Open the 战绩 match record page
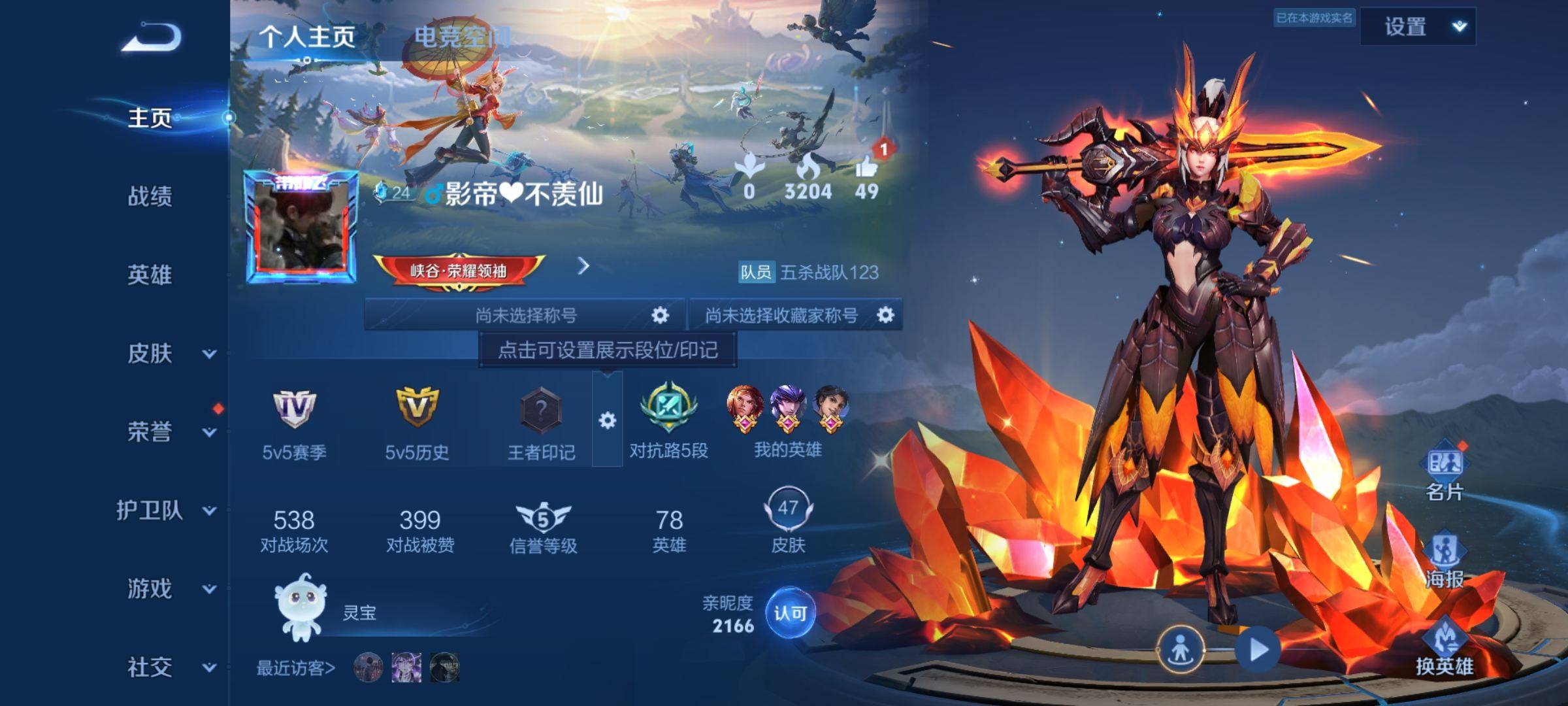Image resolution: width=1568 pixels, height=706 pixels. 150,196
